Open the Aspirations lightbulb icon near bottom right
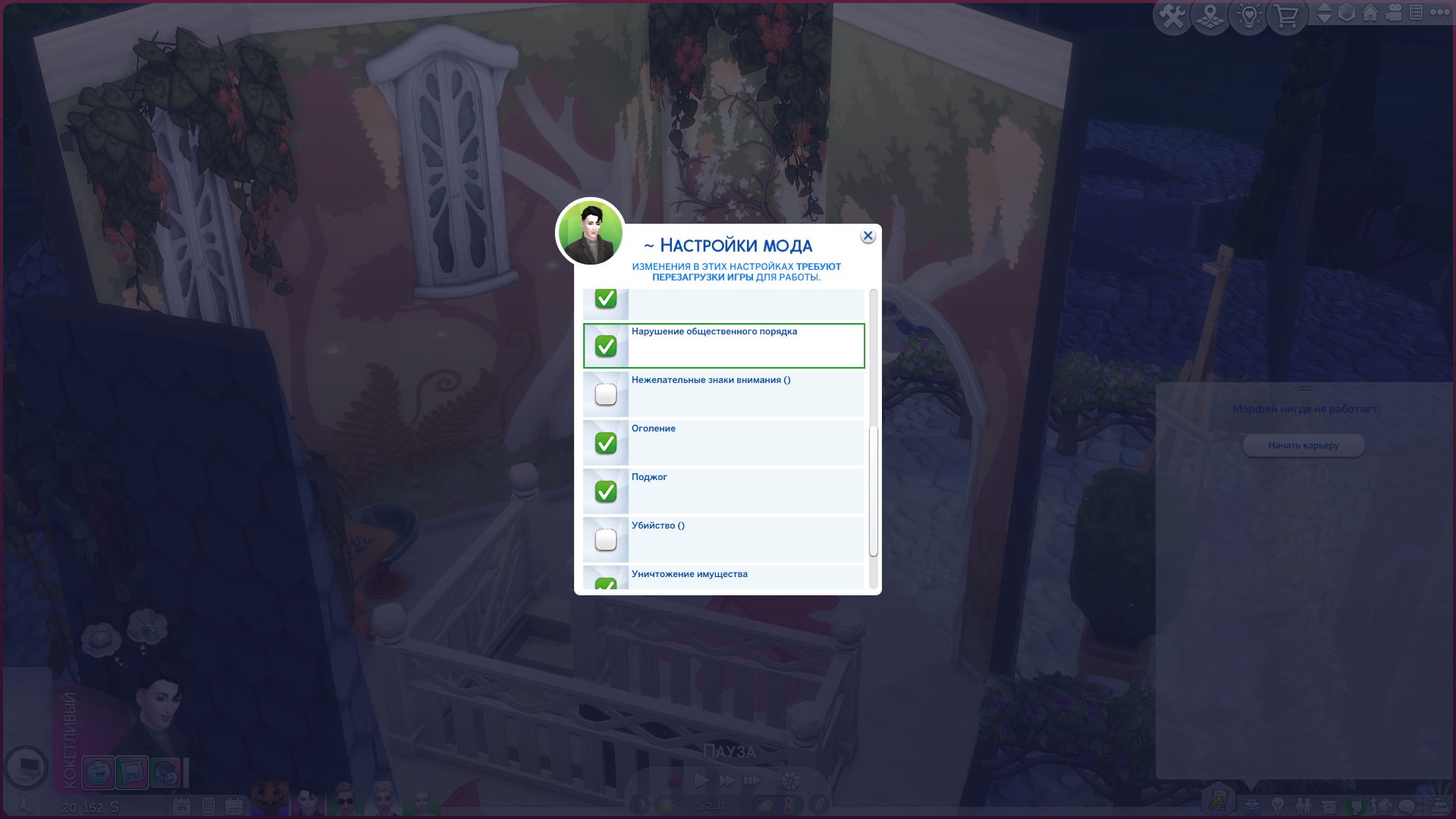Viewport: 1456px width, 819px height. (1278, 805)
